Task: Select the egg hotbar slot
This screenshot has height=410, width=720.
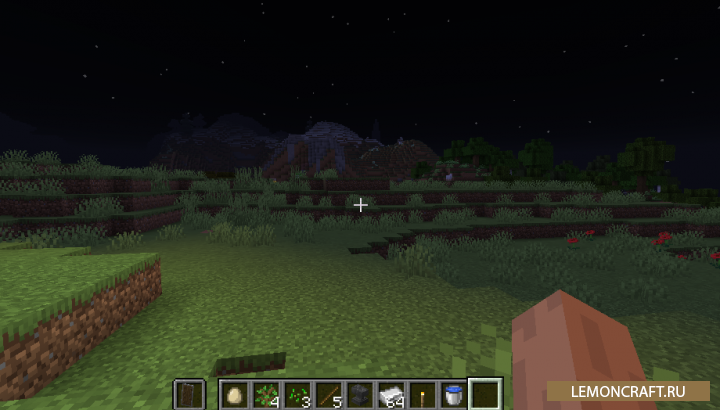Action: coord(235,394)
